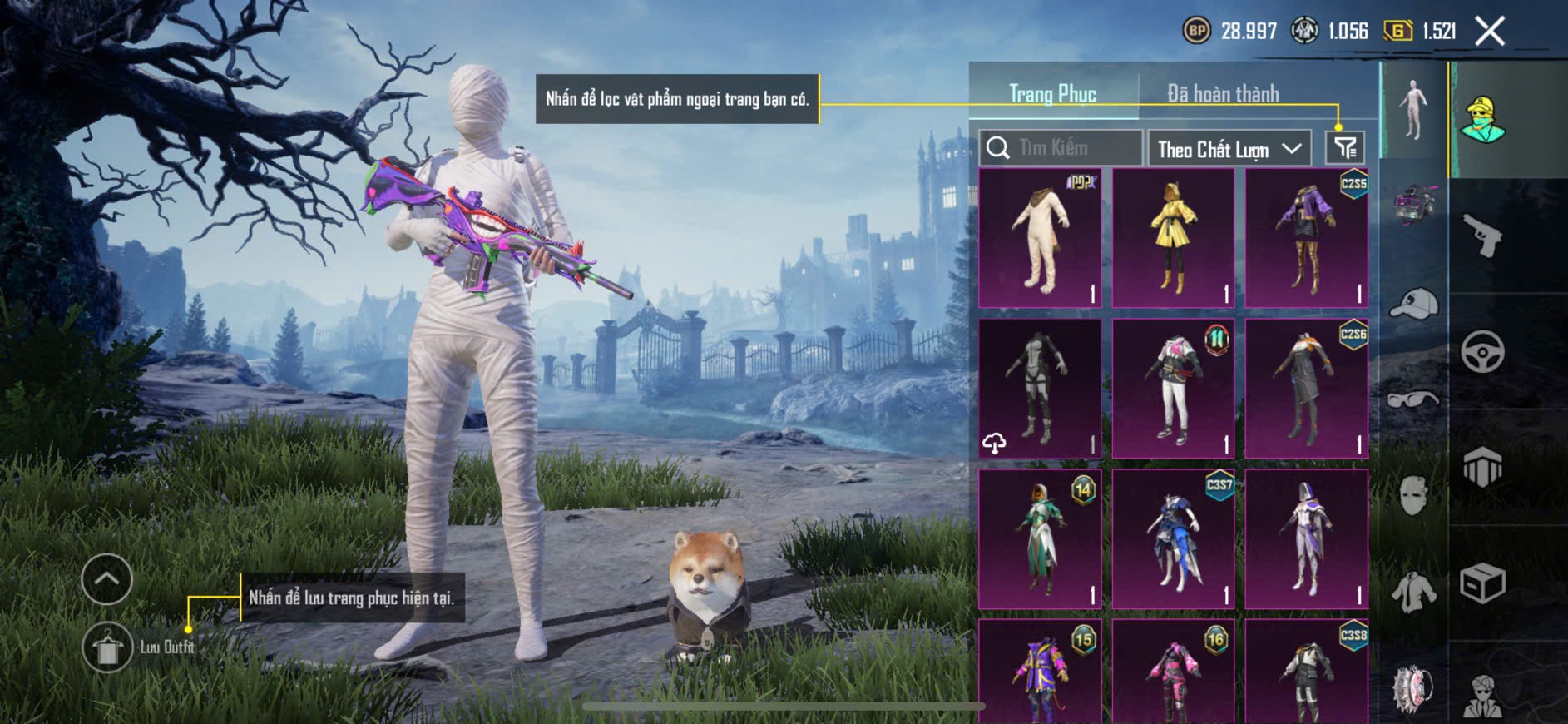Select the cream hooded jumpsuit outfit
Image resolution: width=1568 pixels, height=724 pixels.
pos(1040,238)
